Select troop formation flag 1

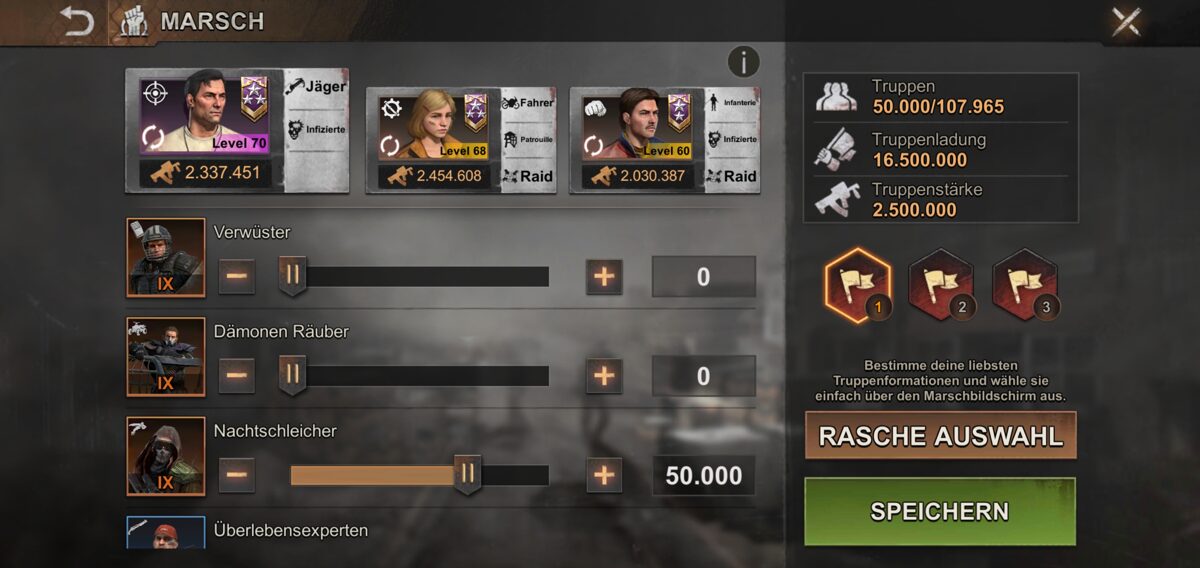coord(857,284)
